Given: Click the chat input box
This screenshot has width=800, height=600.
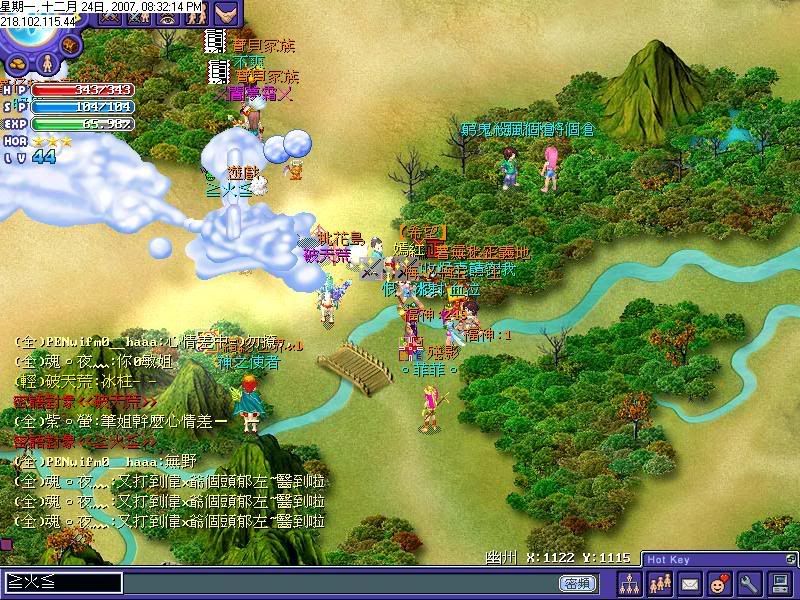Looking at the screenshot, I should click(x=62, y=582).
